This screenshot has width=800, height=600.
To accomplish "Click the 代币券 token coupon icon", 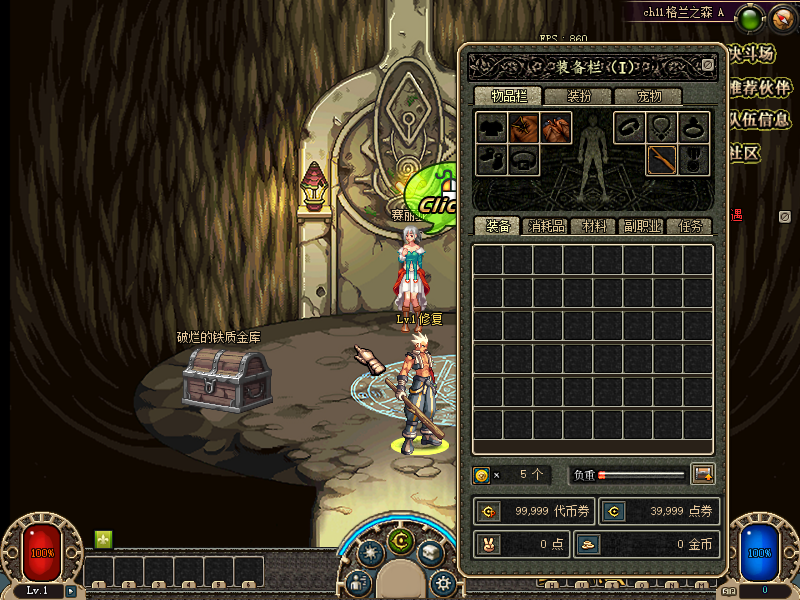I will tap(488, 511).
